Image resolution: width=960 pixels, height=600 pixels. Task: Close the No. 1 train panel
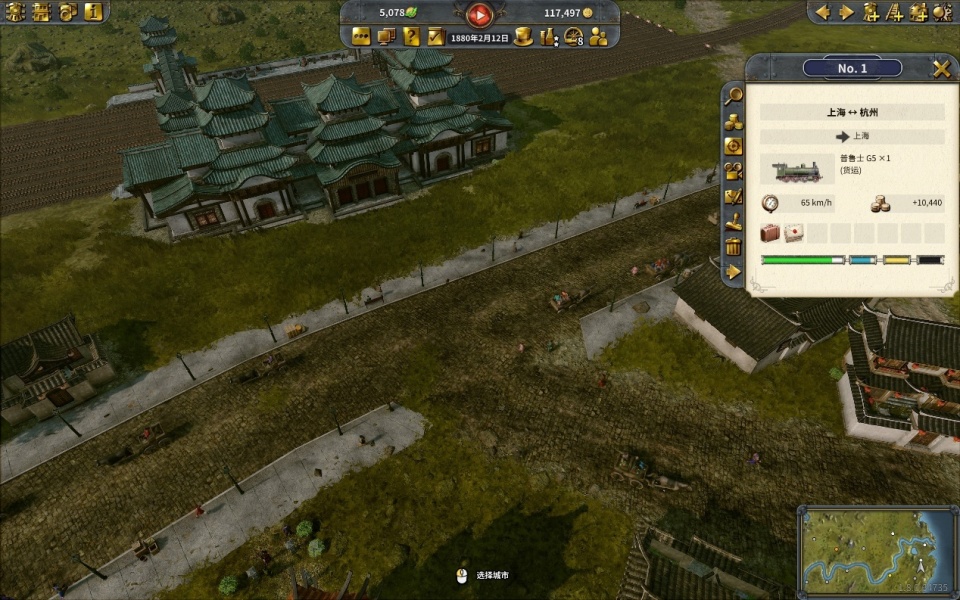tap(941, 68)
